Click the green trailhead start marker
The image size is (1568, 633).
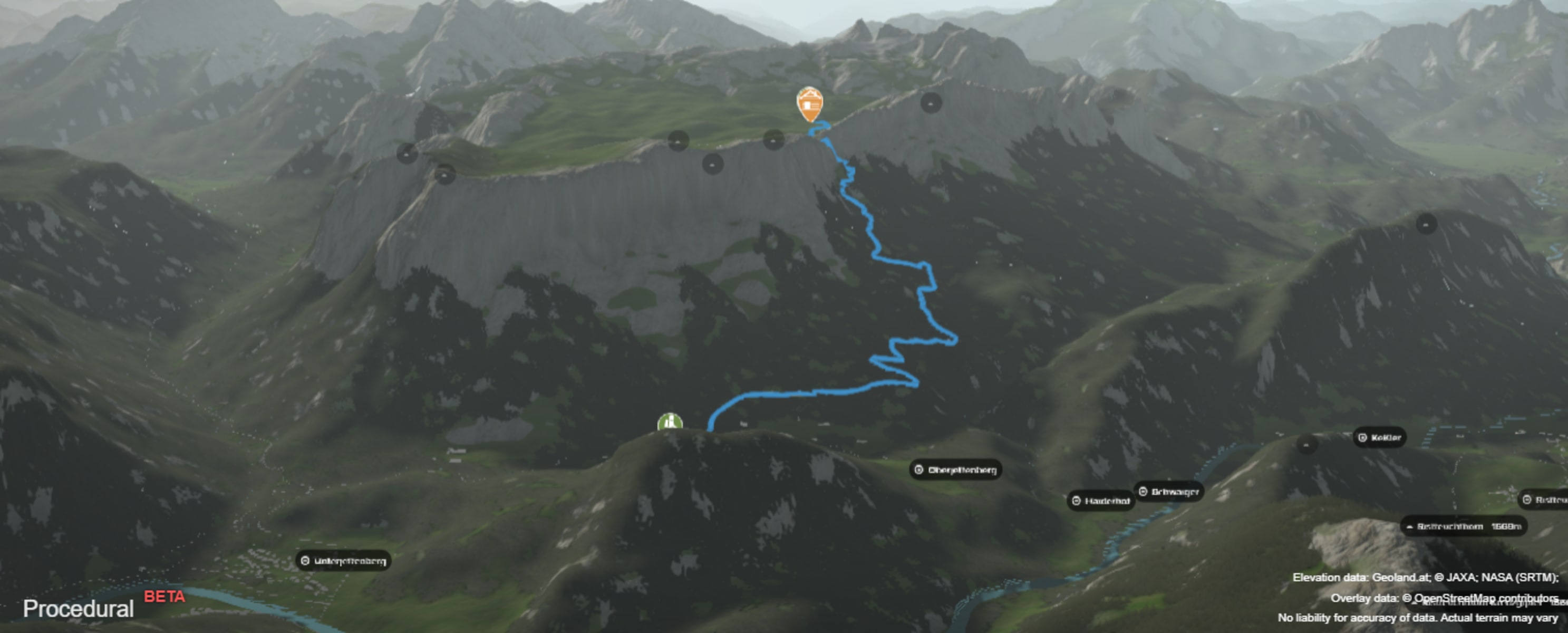click(670, 421)
